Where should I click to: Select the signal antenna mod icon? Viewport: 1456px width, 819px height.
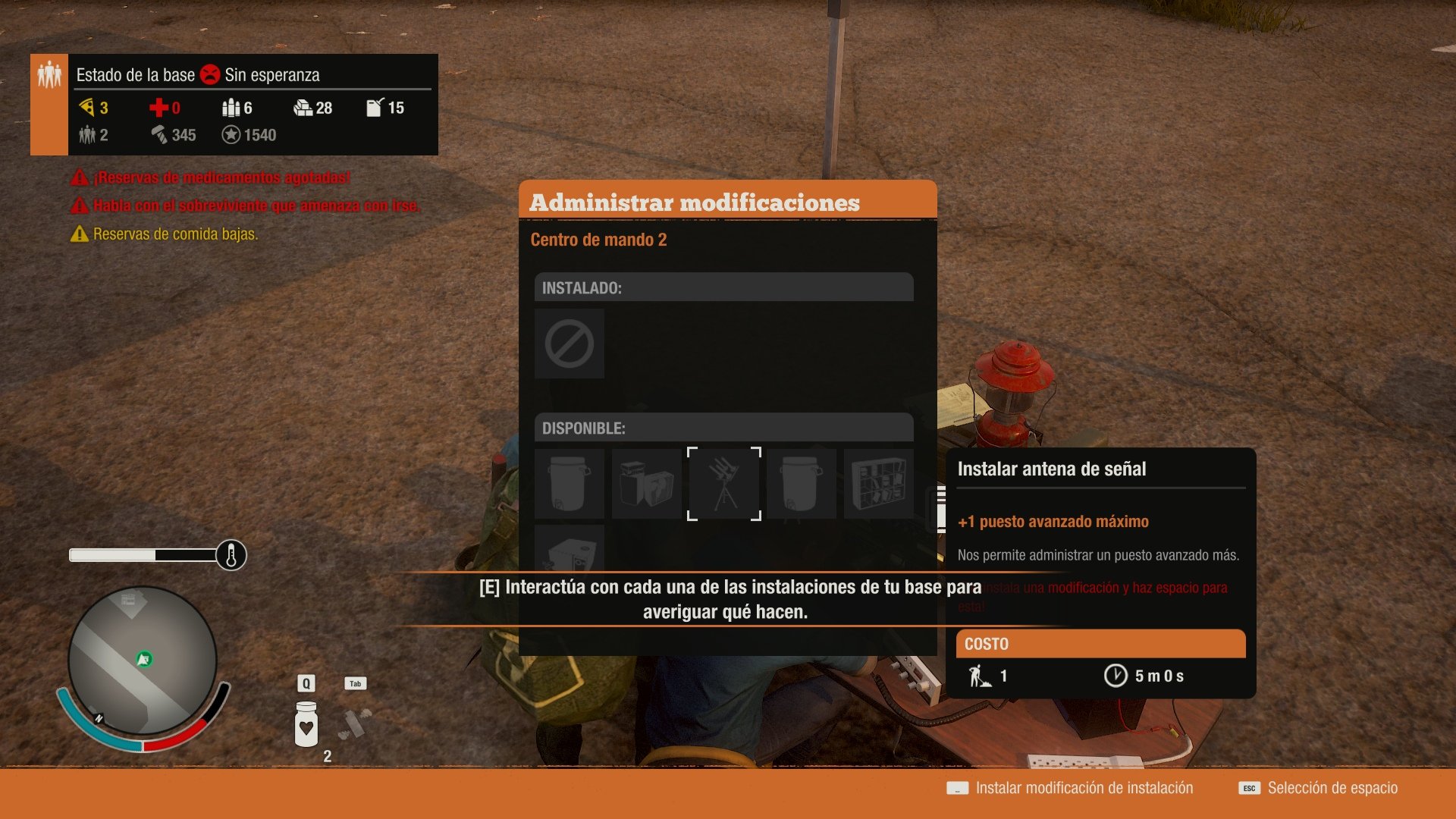[723, 483]
